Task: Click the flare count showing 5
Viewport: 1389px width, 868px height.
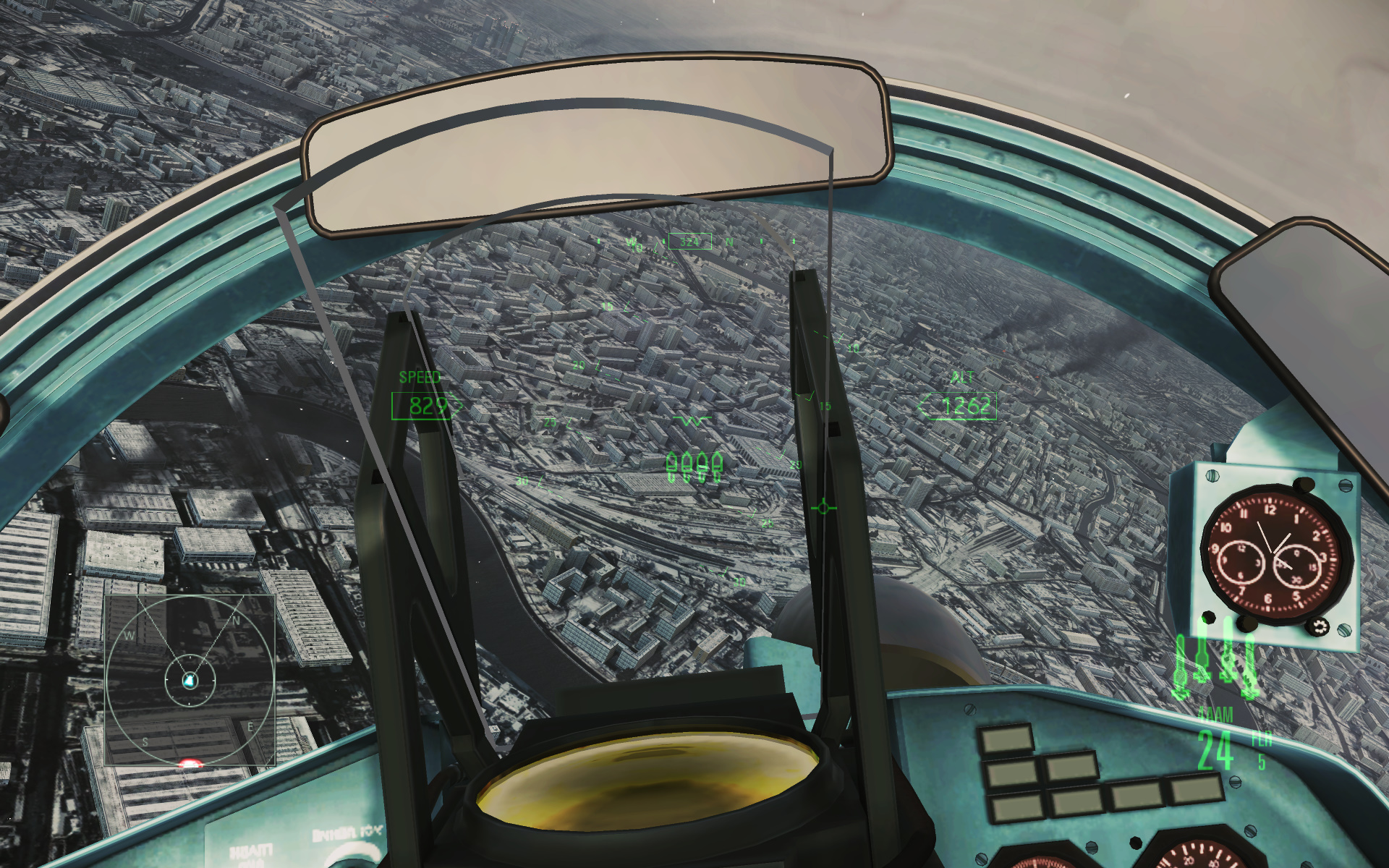Action: pos(1262,763)
